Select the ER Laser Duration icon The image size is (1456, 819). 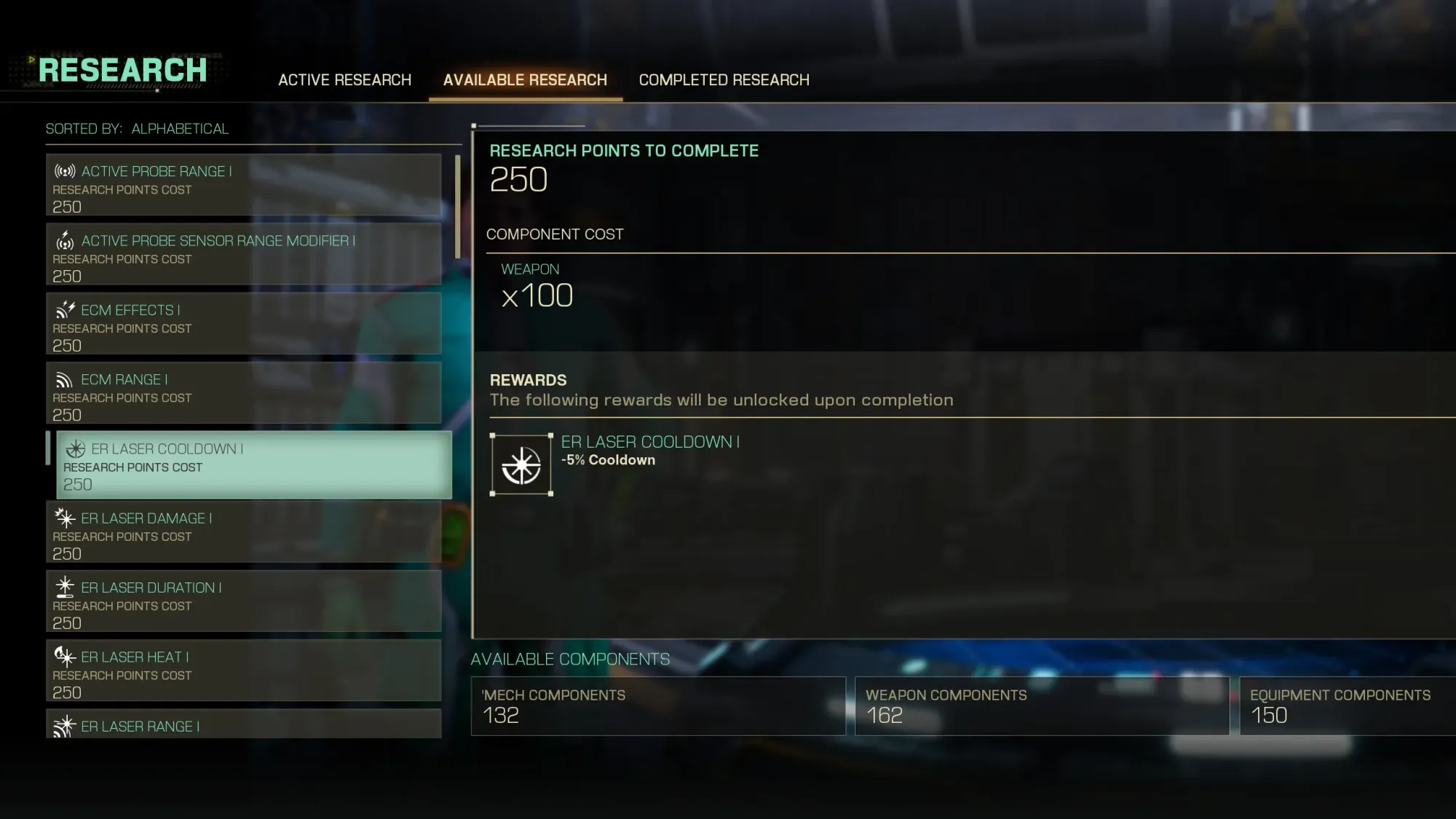pyautogui.click(x=64, y=587)
